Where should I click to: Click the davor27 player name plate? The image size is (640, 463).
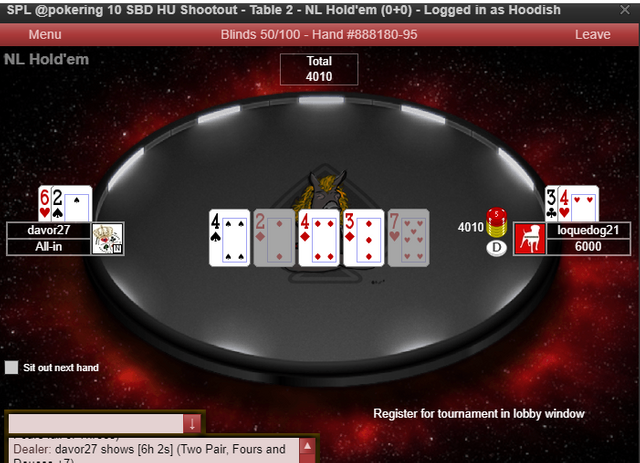point(49,230)
